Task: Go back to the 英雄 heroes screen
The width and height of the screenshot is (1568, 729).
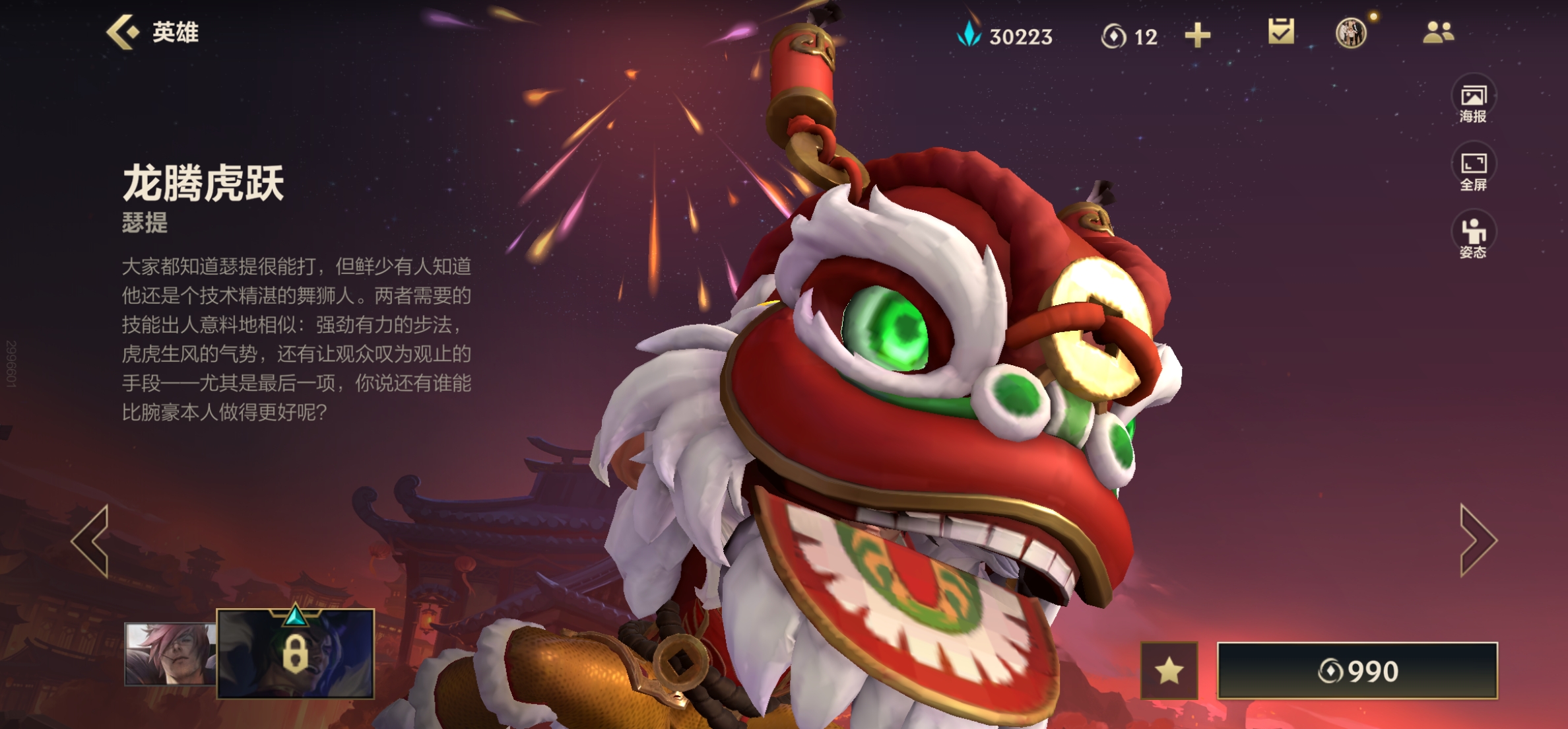Action: click(153, 32)
